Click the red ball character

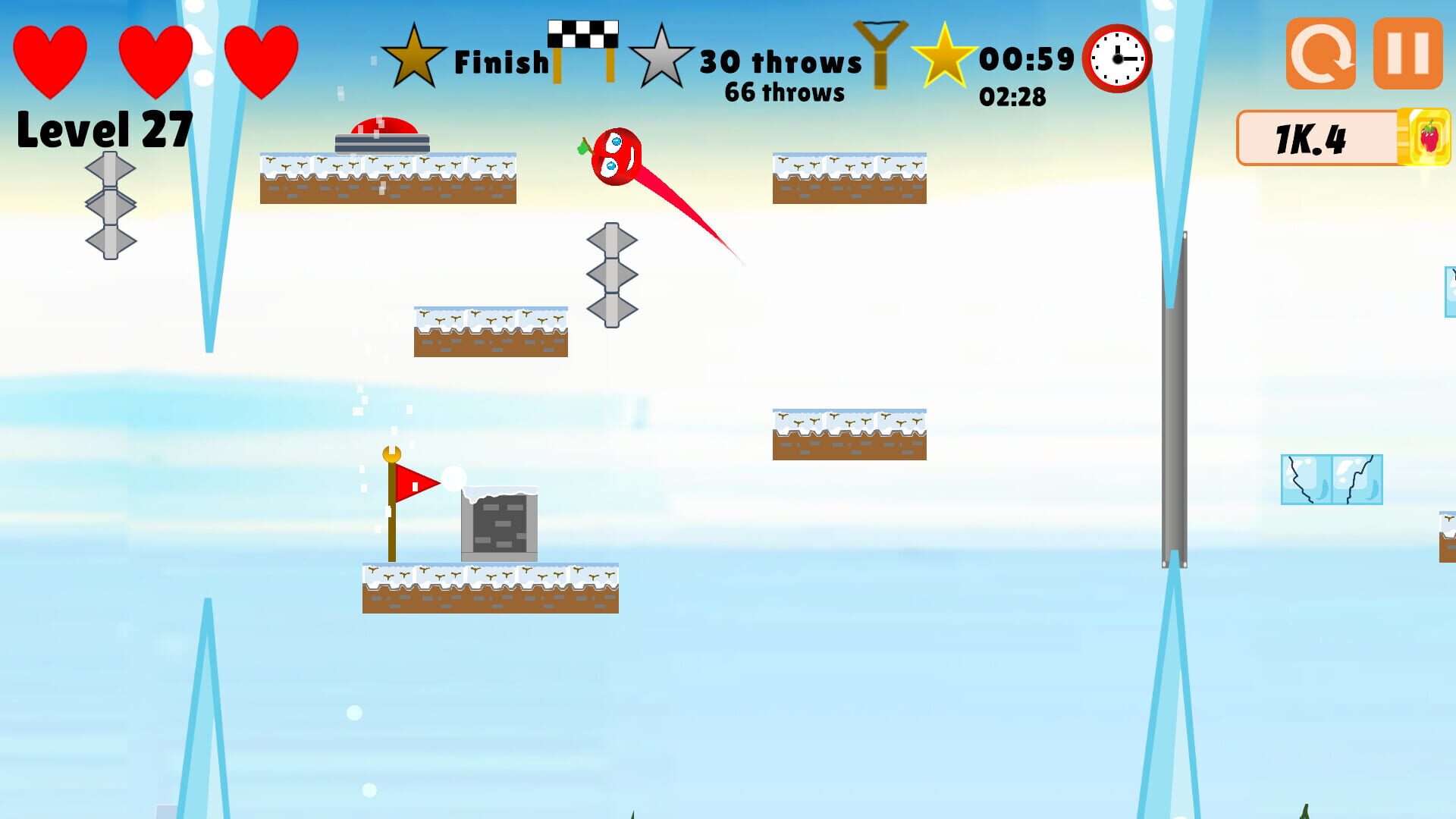point(618,155)
